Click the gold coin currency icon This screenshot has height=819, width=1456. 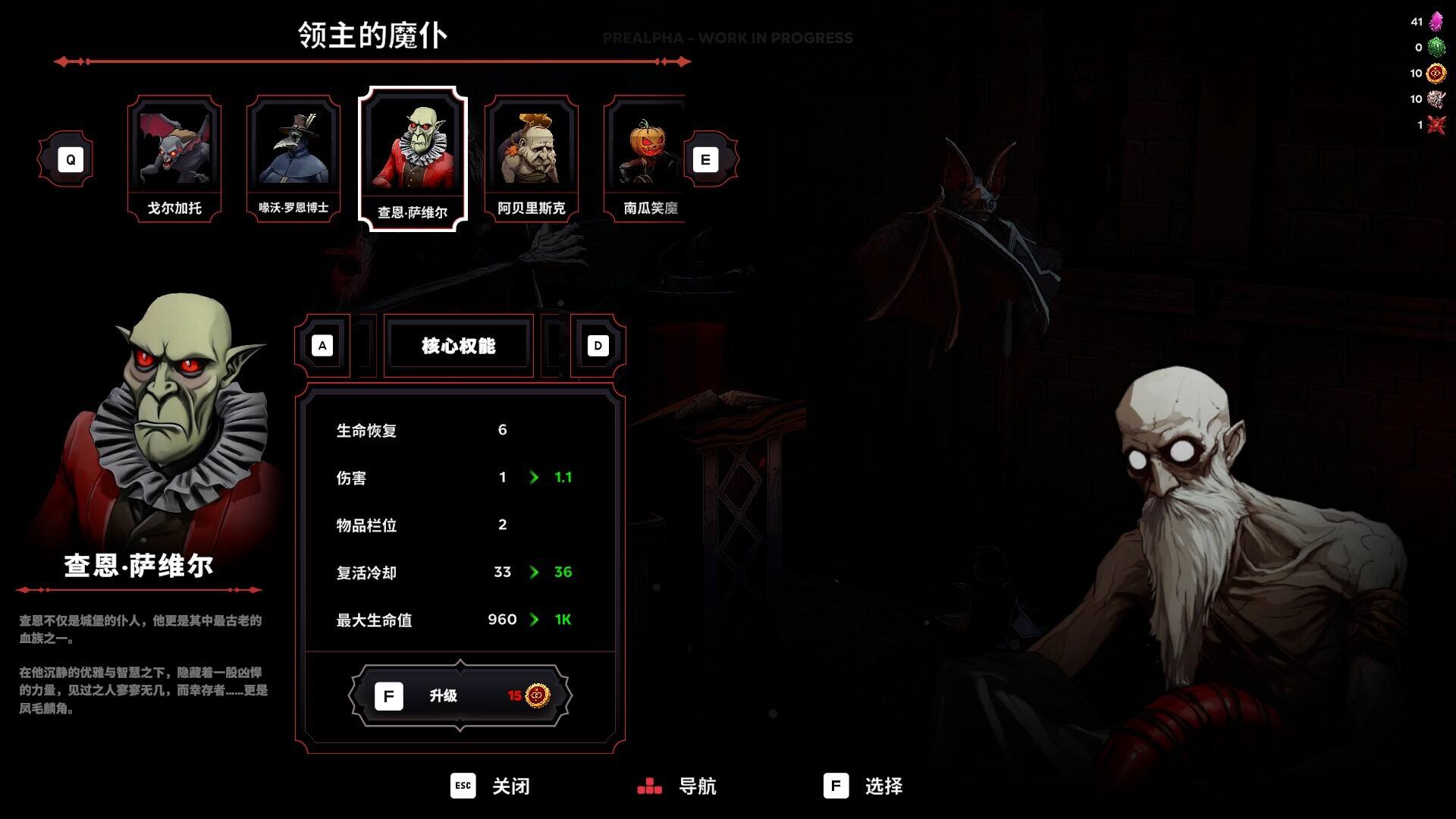pyautogui.click(x=1438, y=74)
